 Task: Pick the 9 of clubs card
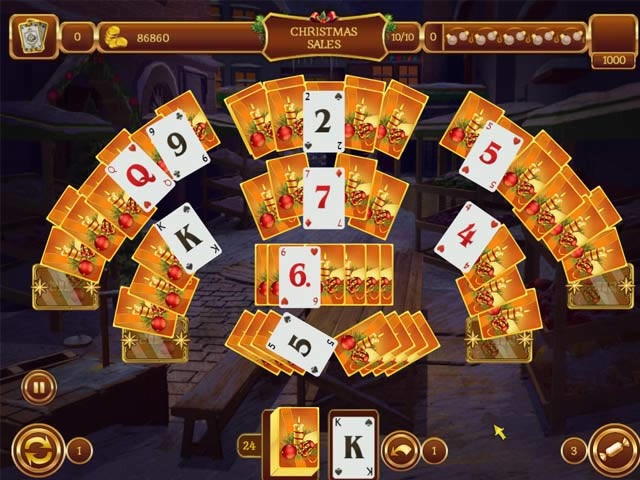pyautogui.click(x=179, y=149)
